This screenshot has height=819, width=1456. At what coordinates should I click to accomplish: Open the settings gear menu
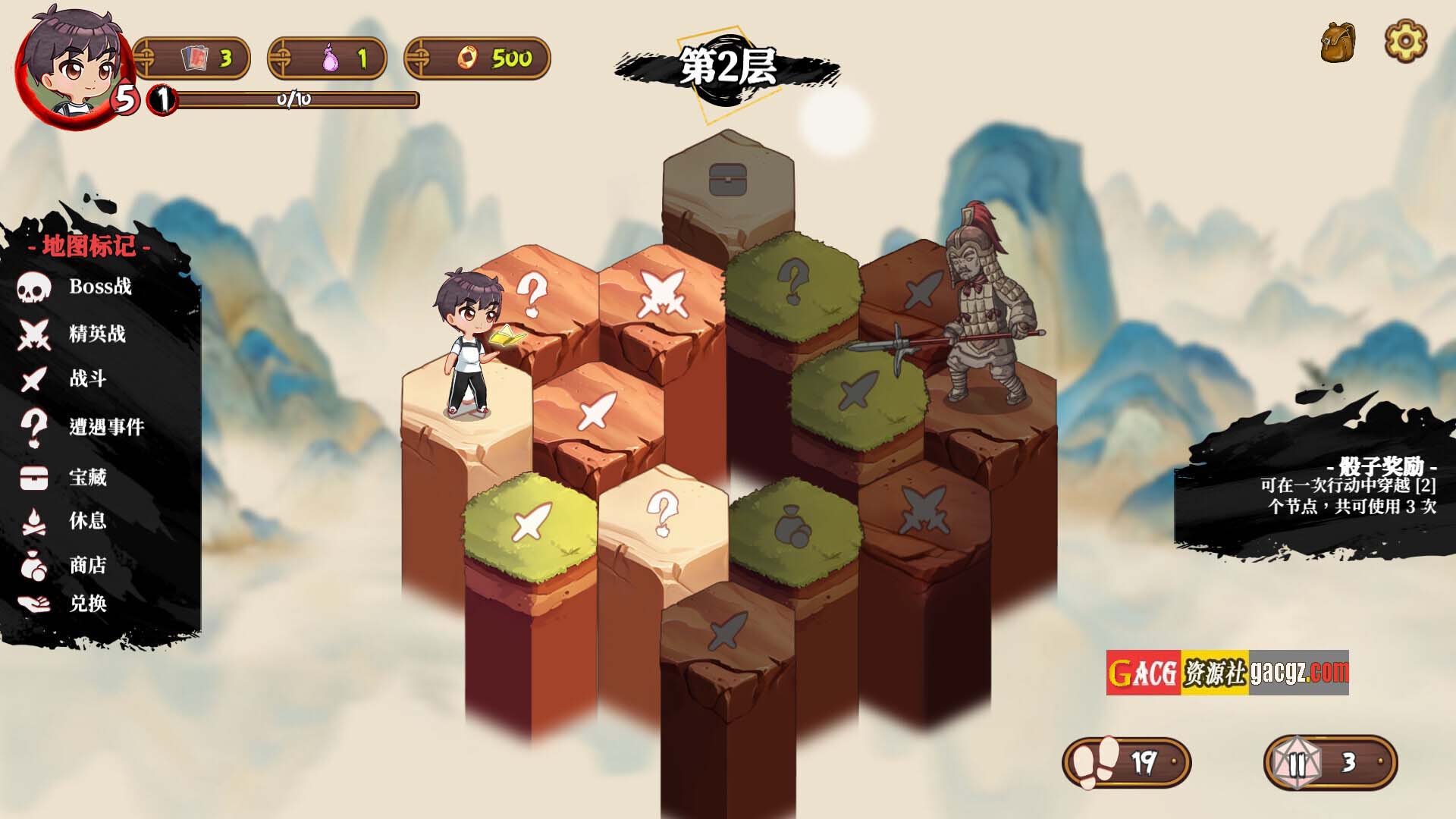coord(1405,41)
